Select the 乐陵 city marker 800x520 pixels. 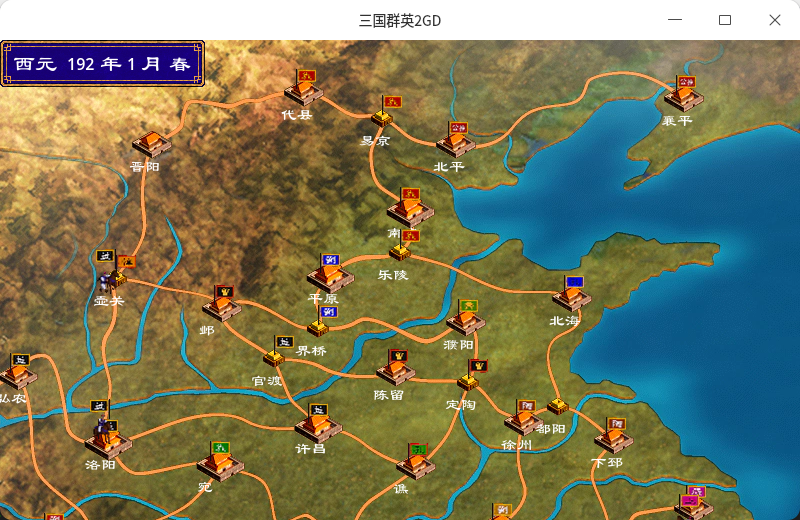(399, 252)
